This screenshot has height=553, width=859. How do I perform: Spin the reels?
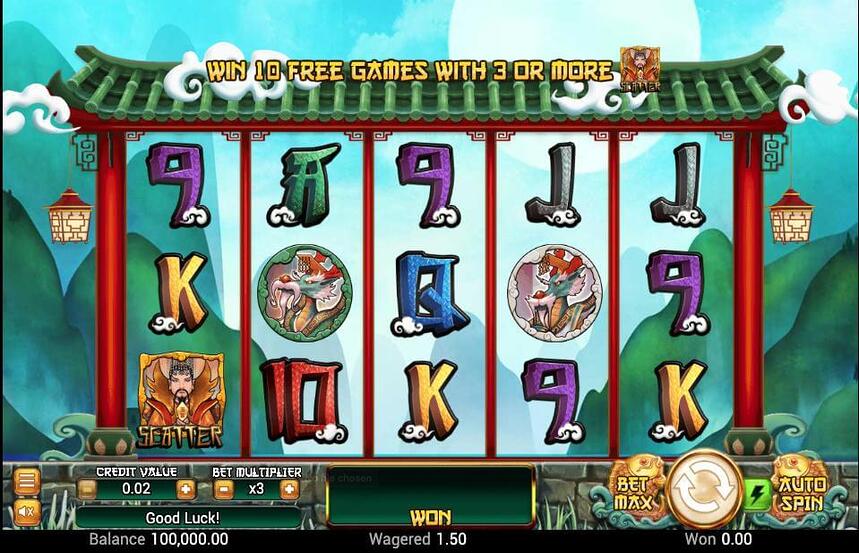pyautogui.click(x=705, y=489)
